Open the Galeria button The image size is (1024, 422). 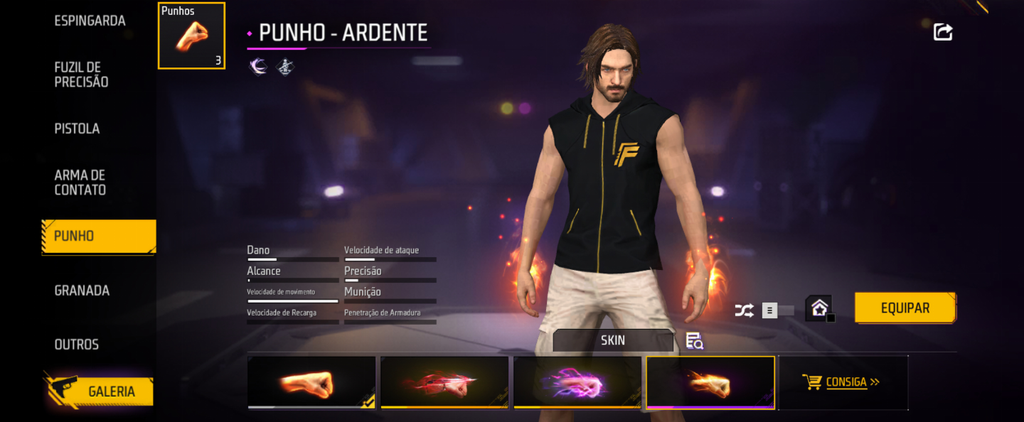[99, 391]
